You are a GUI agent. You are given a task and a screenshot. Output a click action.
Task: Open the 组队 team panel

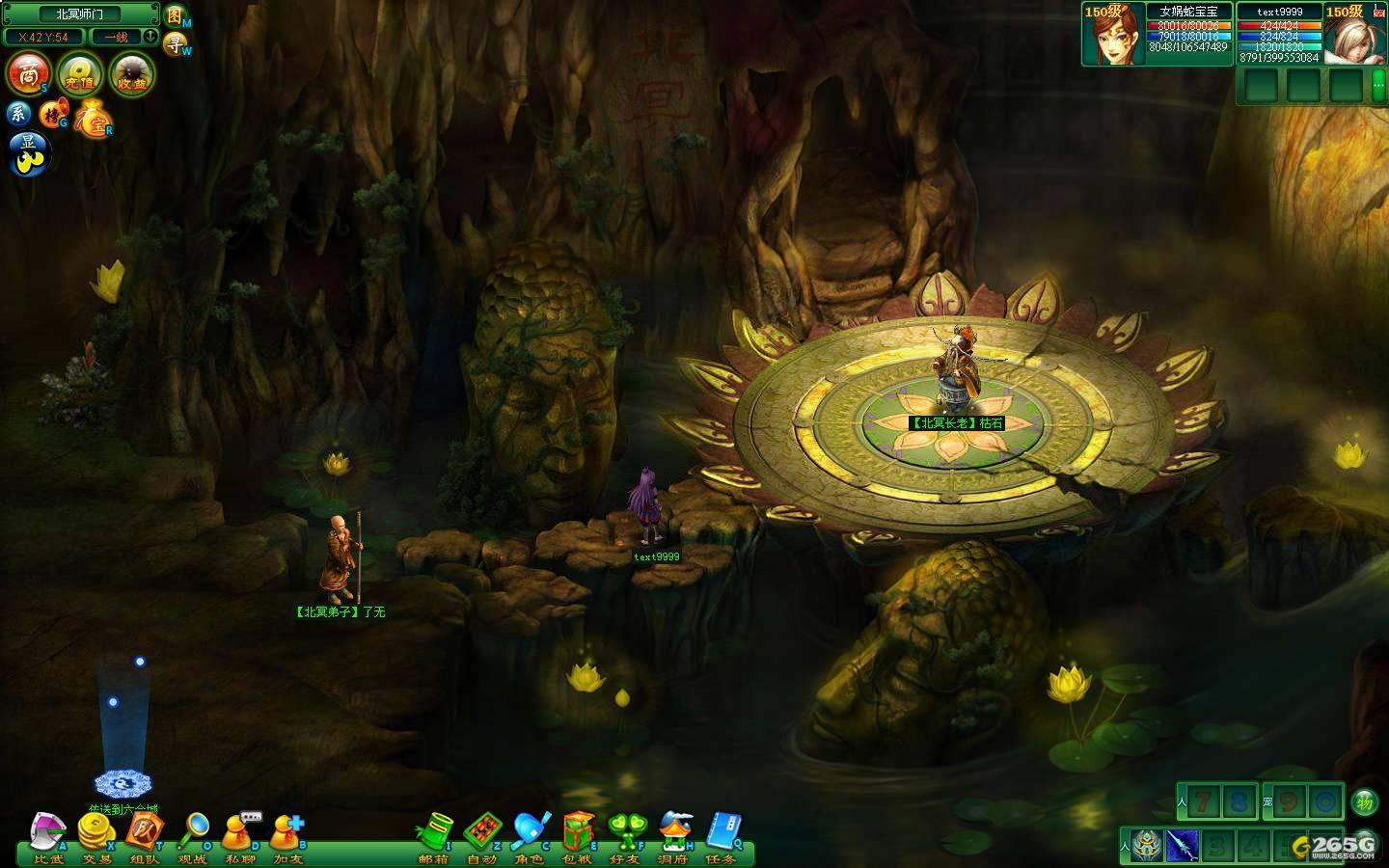pos(145,835)
